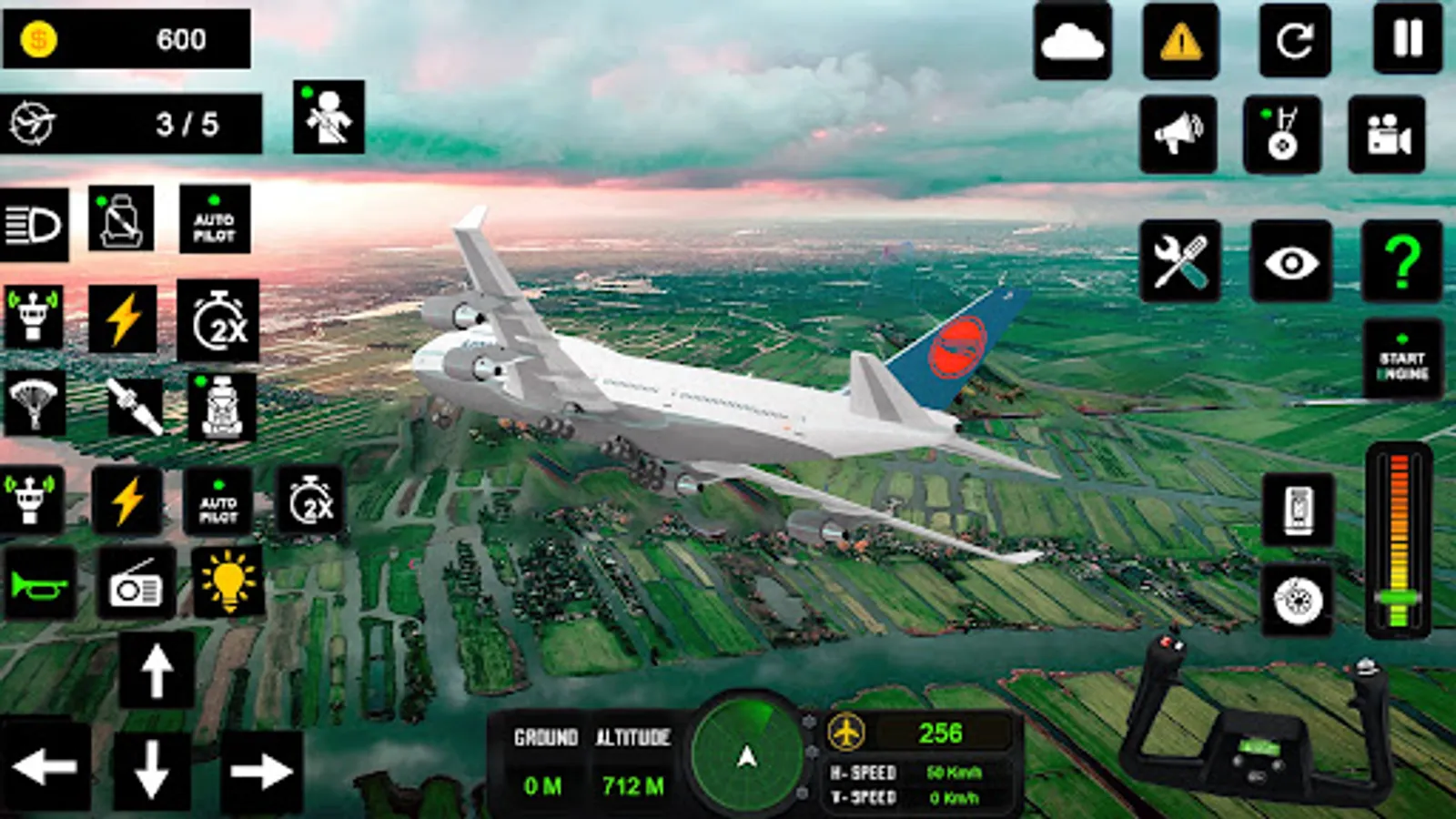Toggle the eye view button
The image size is (1456, 819).
tap(1291, 262)
